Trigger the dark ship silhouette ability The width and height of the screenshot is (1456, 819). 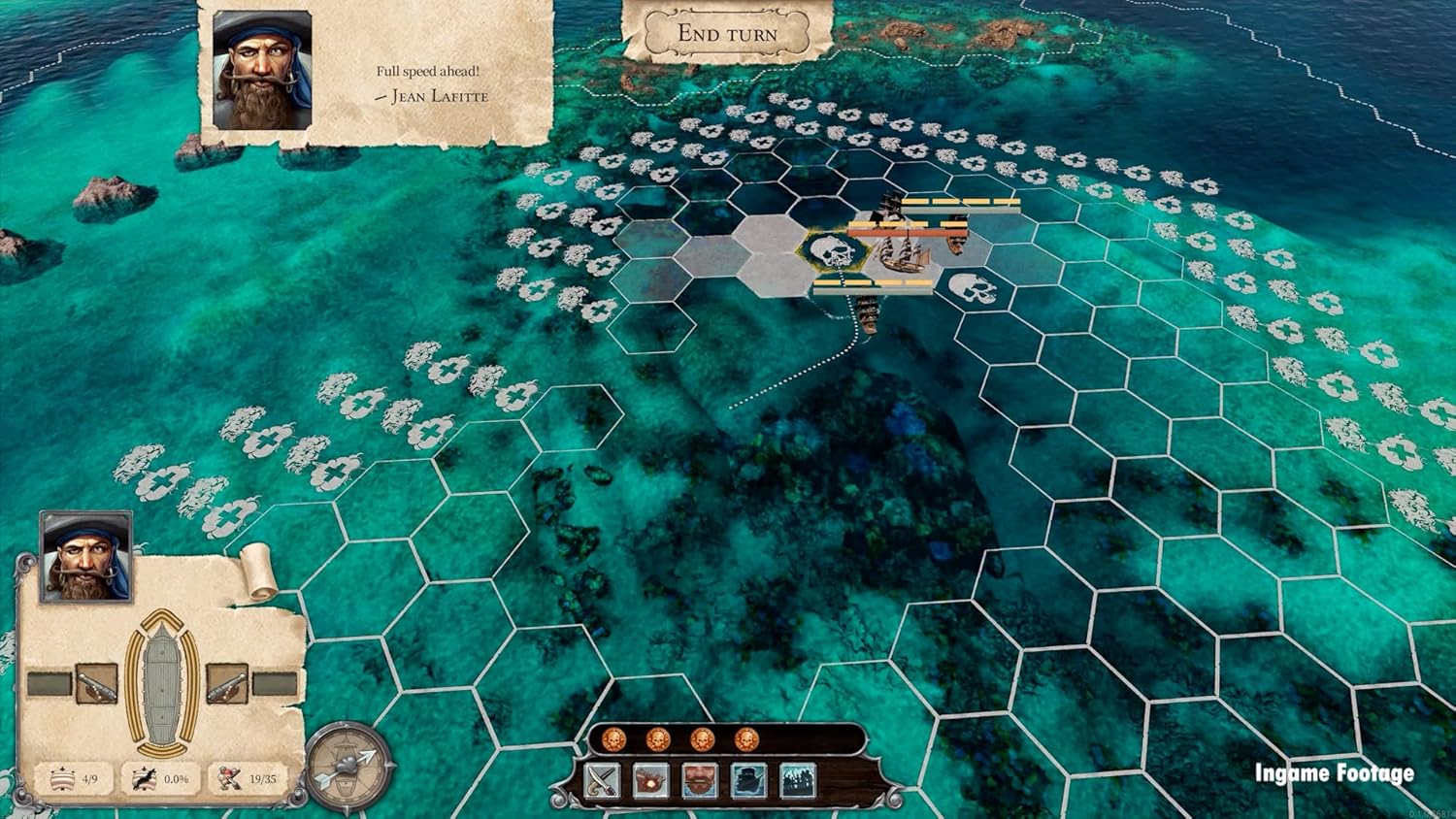pos(748,780)
